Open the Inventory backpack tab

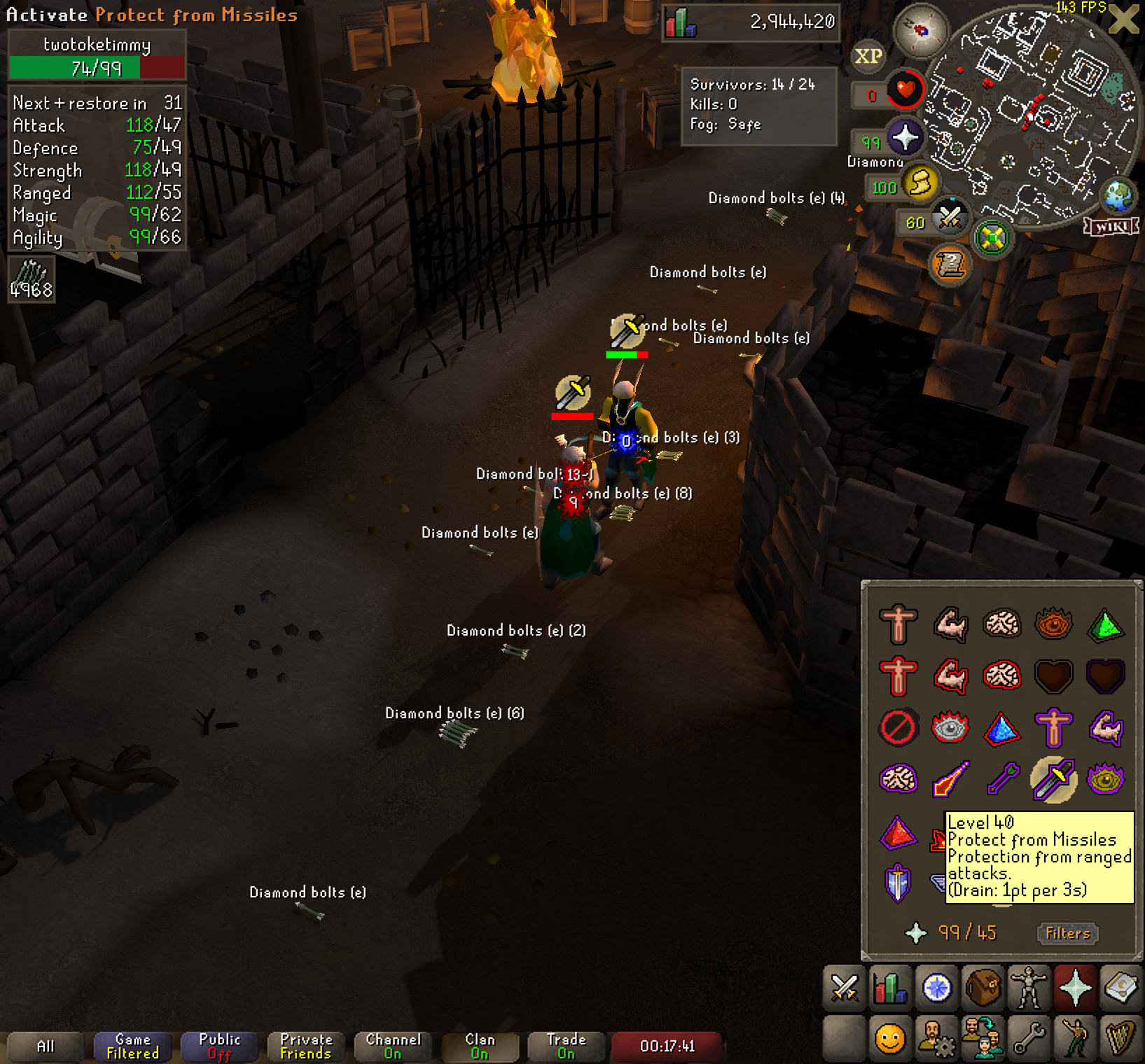click(983, 988)
